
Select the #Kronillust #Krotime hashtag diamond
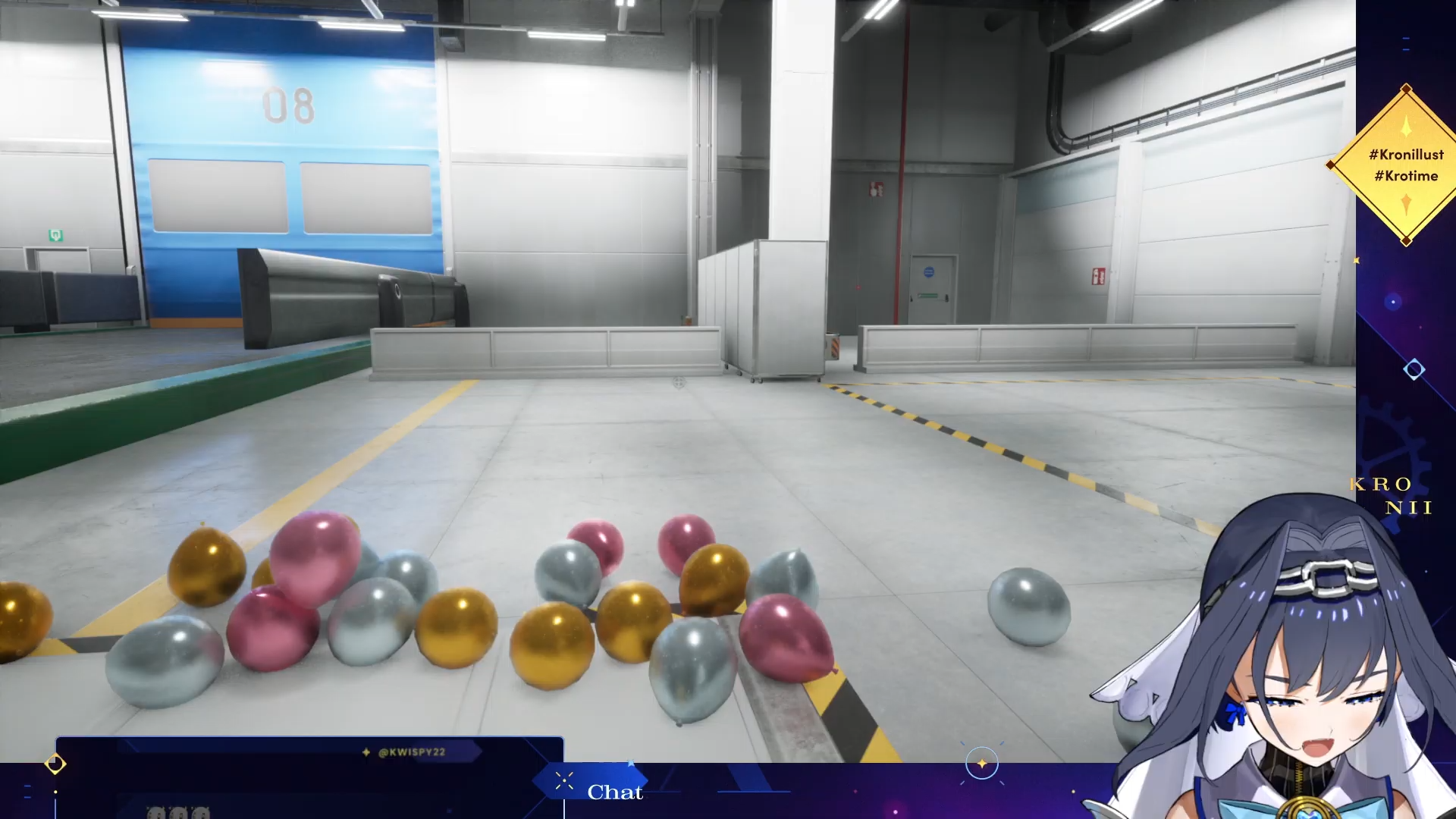pyautogui.click(x=1406, y=165)
